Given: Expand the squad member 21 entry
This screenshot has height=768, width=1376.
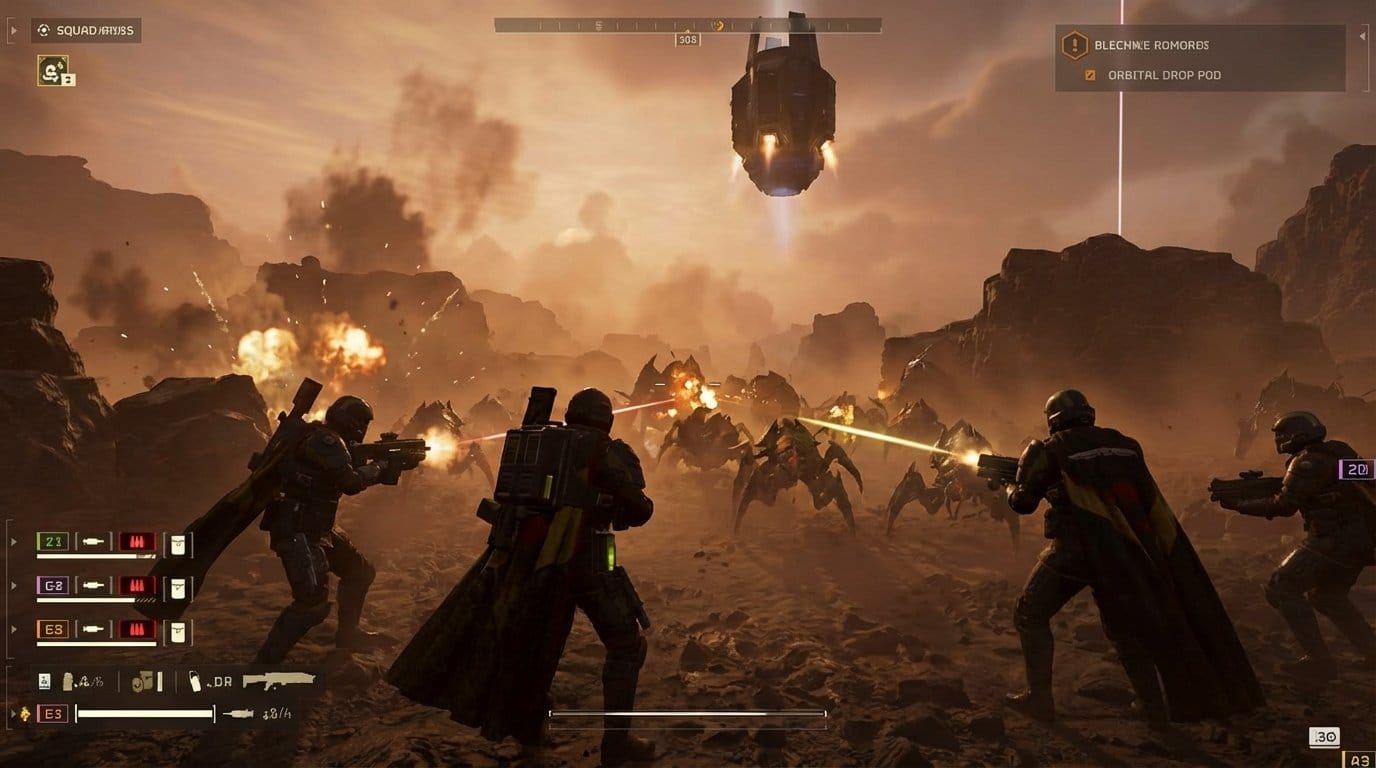Looking at the screenshot, I should click(x=13, y=540).
